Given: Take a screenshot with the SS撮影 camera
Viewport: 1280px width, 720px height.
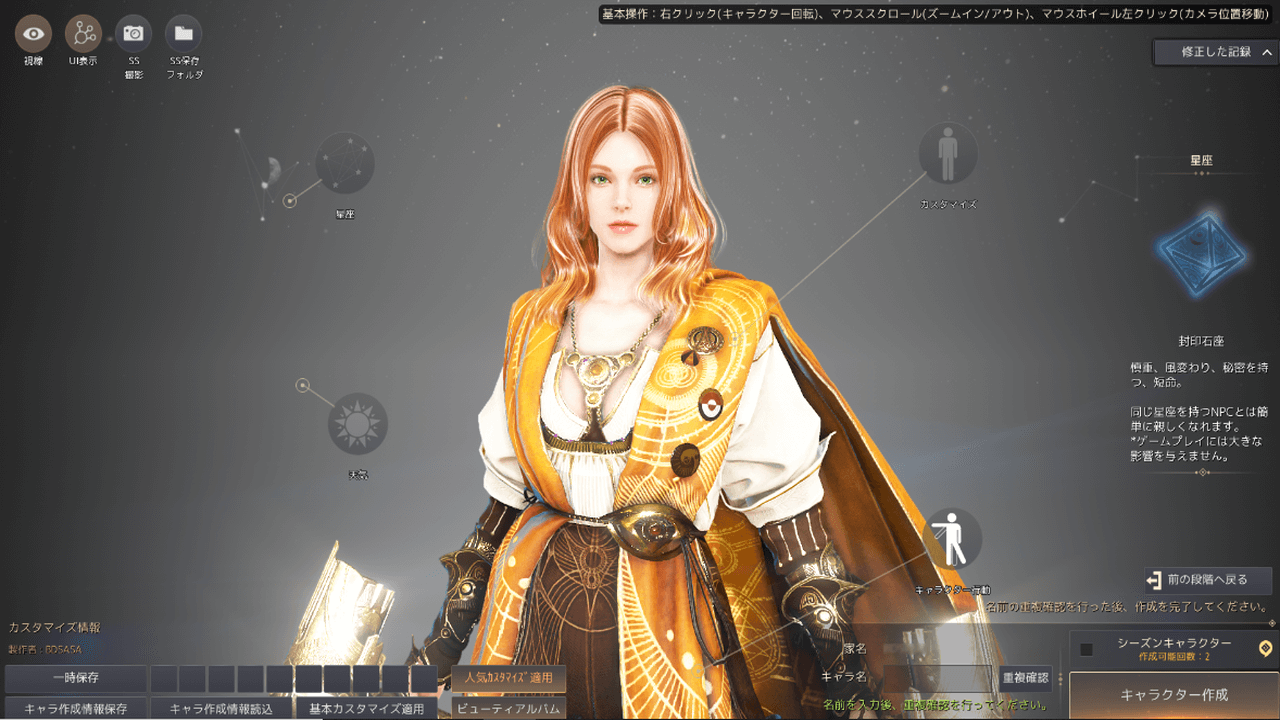Looking at the screenshot, I should 133,34.
